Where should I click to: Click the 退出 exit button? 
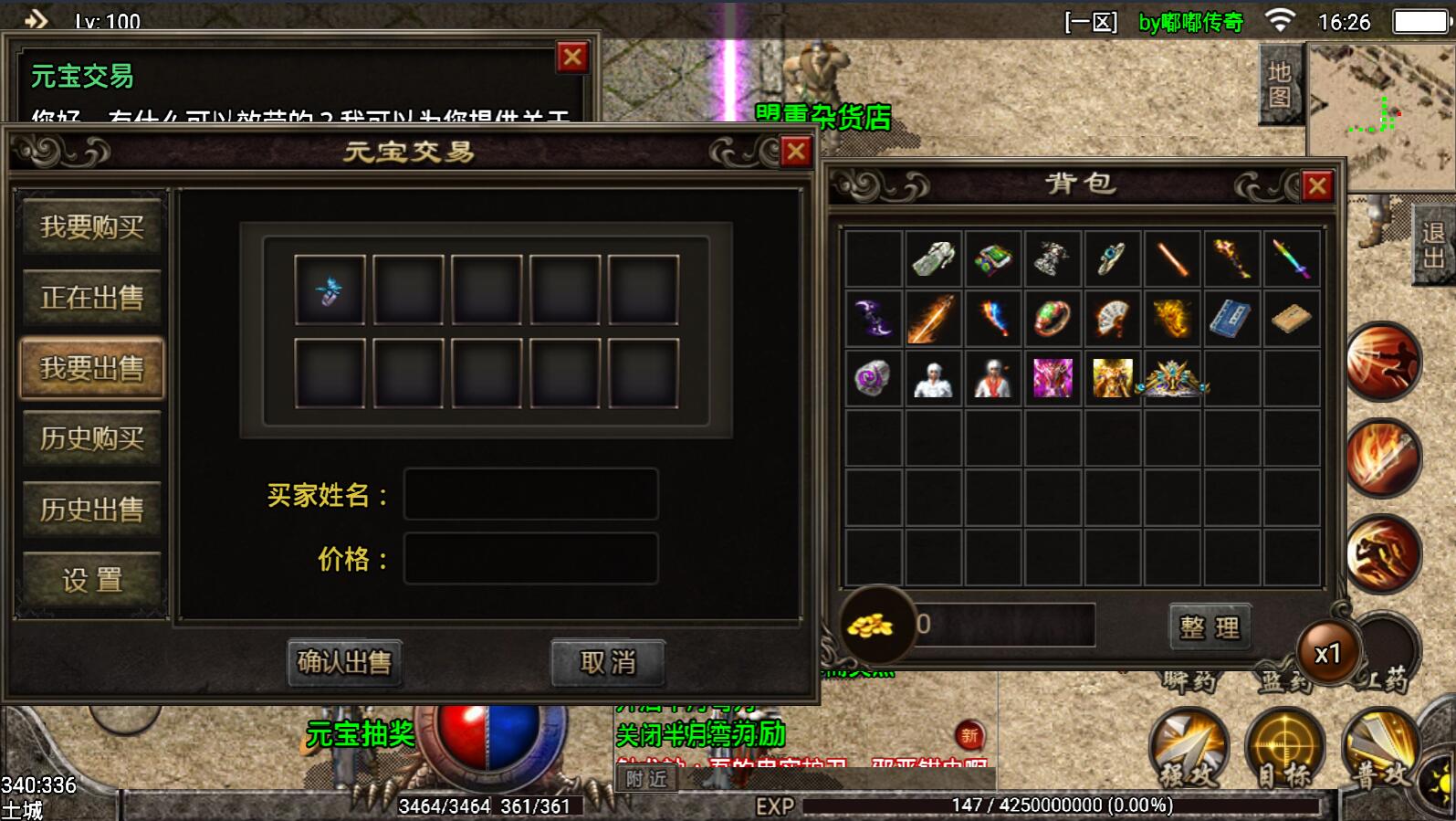click(x=1433, y=245)
